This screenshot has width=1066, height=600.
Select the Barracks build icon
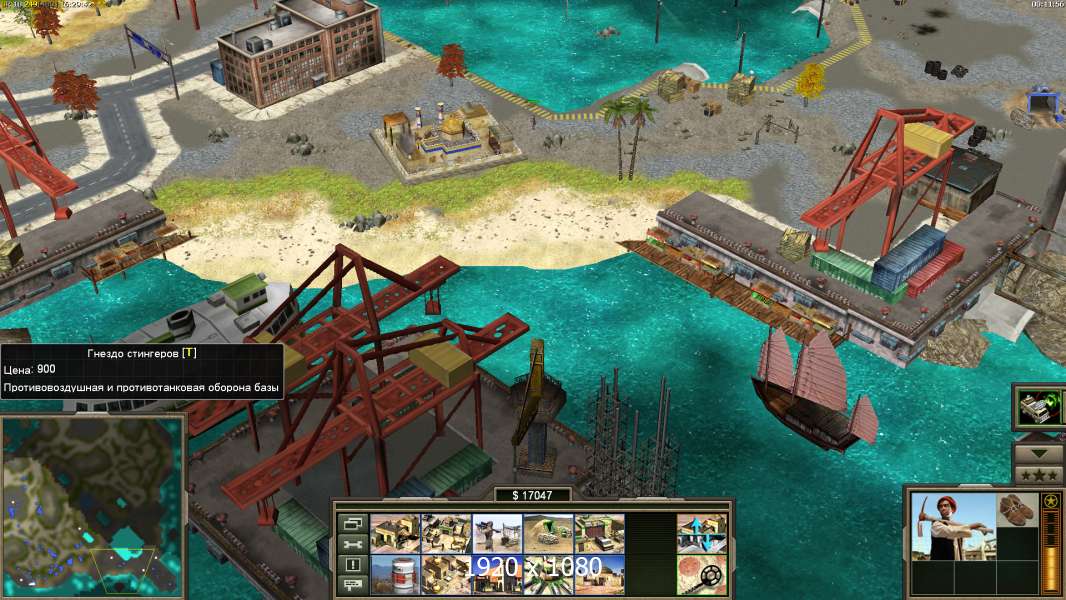click(x=446, y=534)
